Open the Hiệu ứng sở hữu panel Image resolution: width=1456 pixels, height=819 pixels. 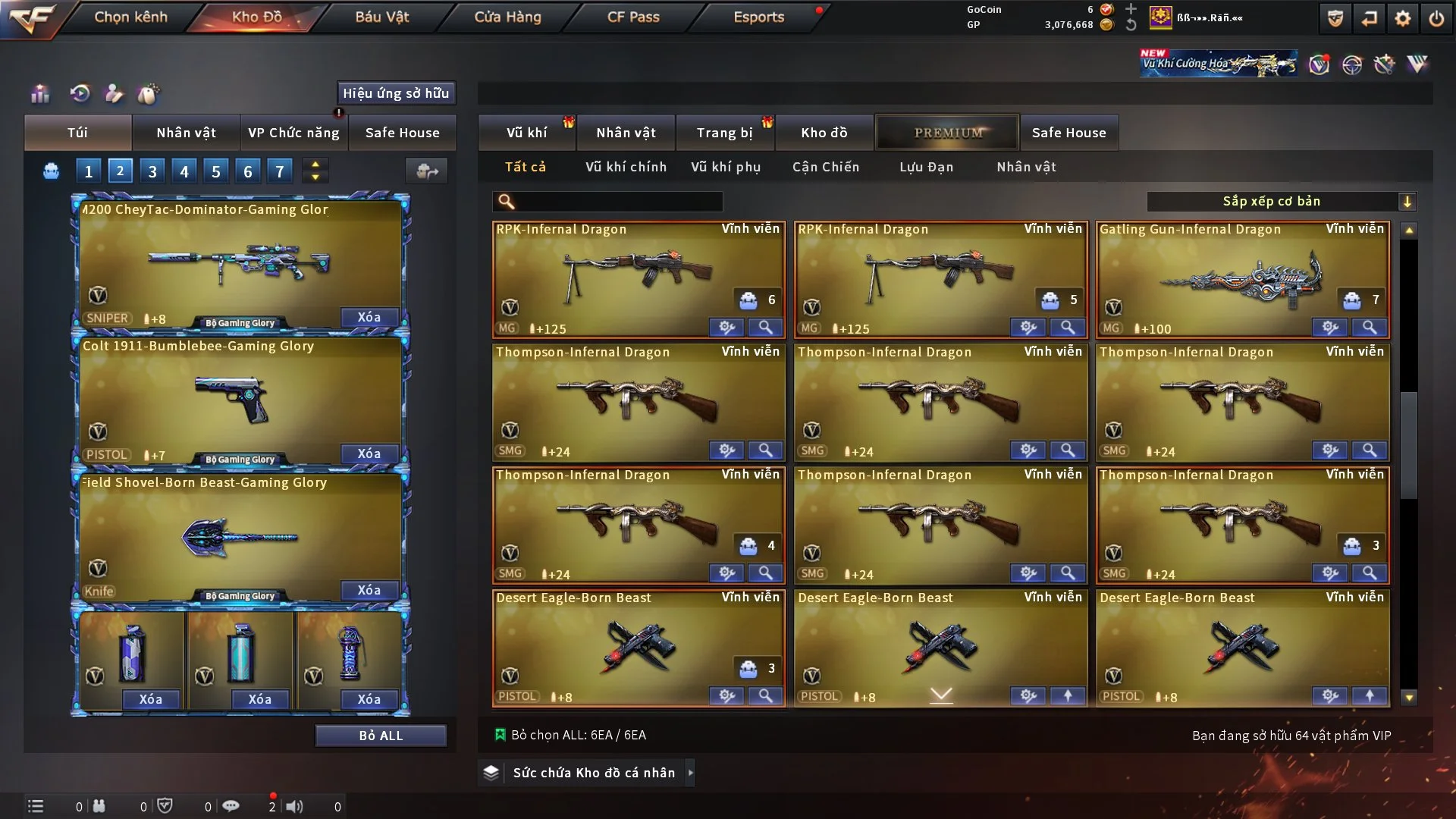click(396, 93)
